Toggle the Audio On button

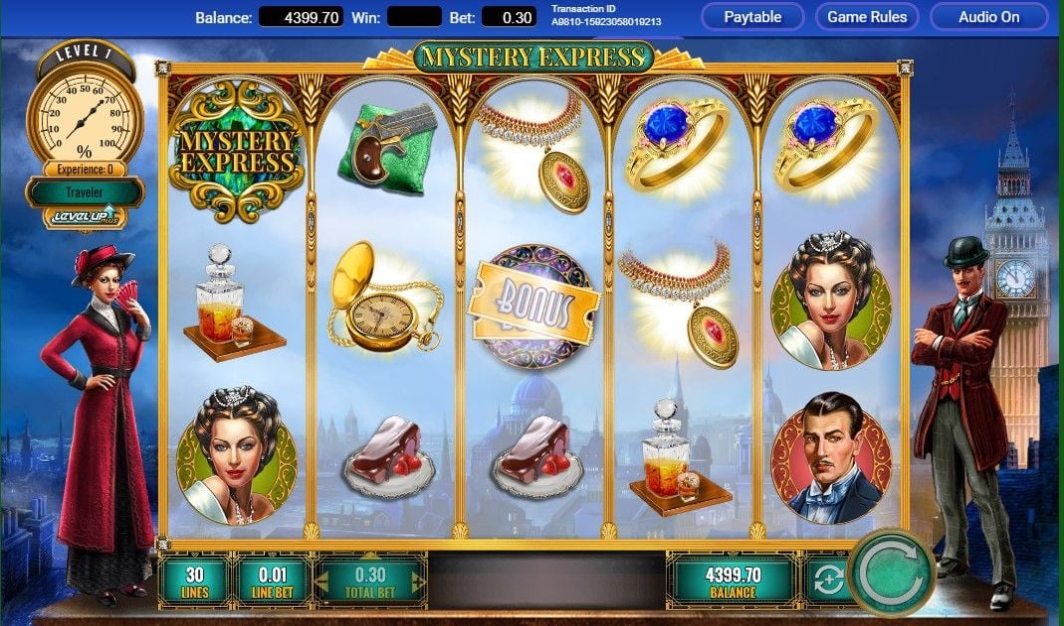pyautogui.click(x=989, y=17)
